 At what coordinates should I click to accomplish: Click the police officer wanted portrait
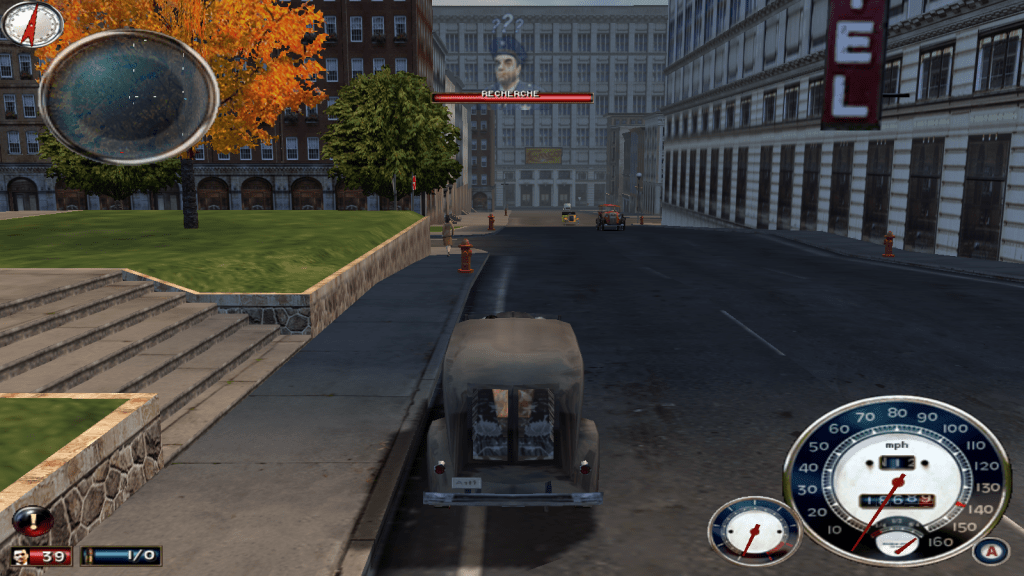pyautogui.click(x=510, y=66)
